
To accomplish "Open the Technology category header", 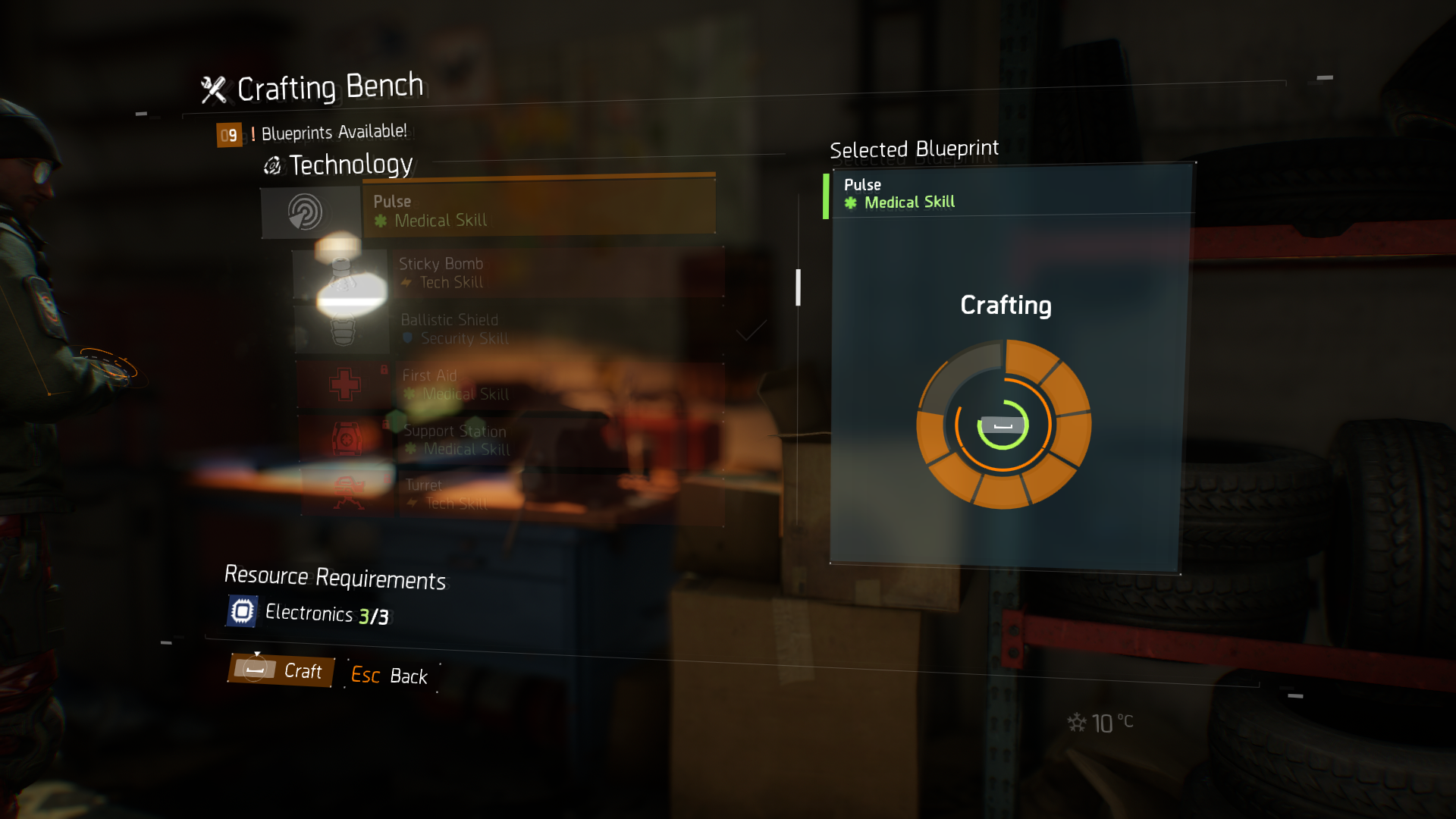I will pos(350,165).
